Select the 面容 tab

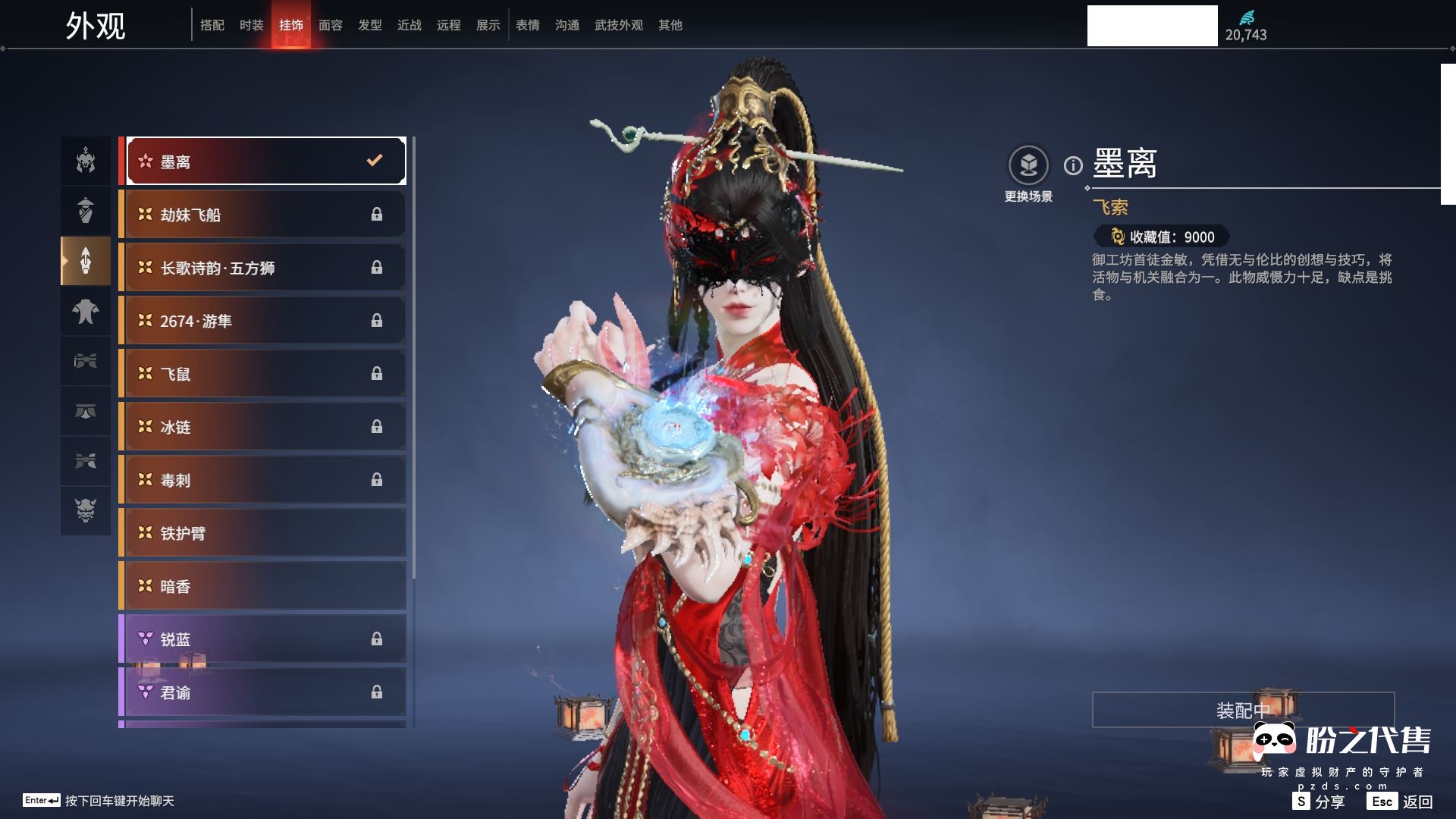(x=331, y=25)
